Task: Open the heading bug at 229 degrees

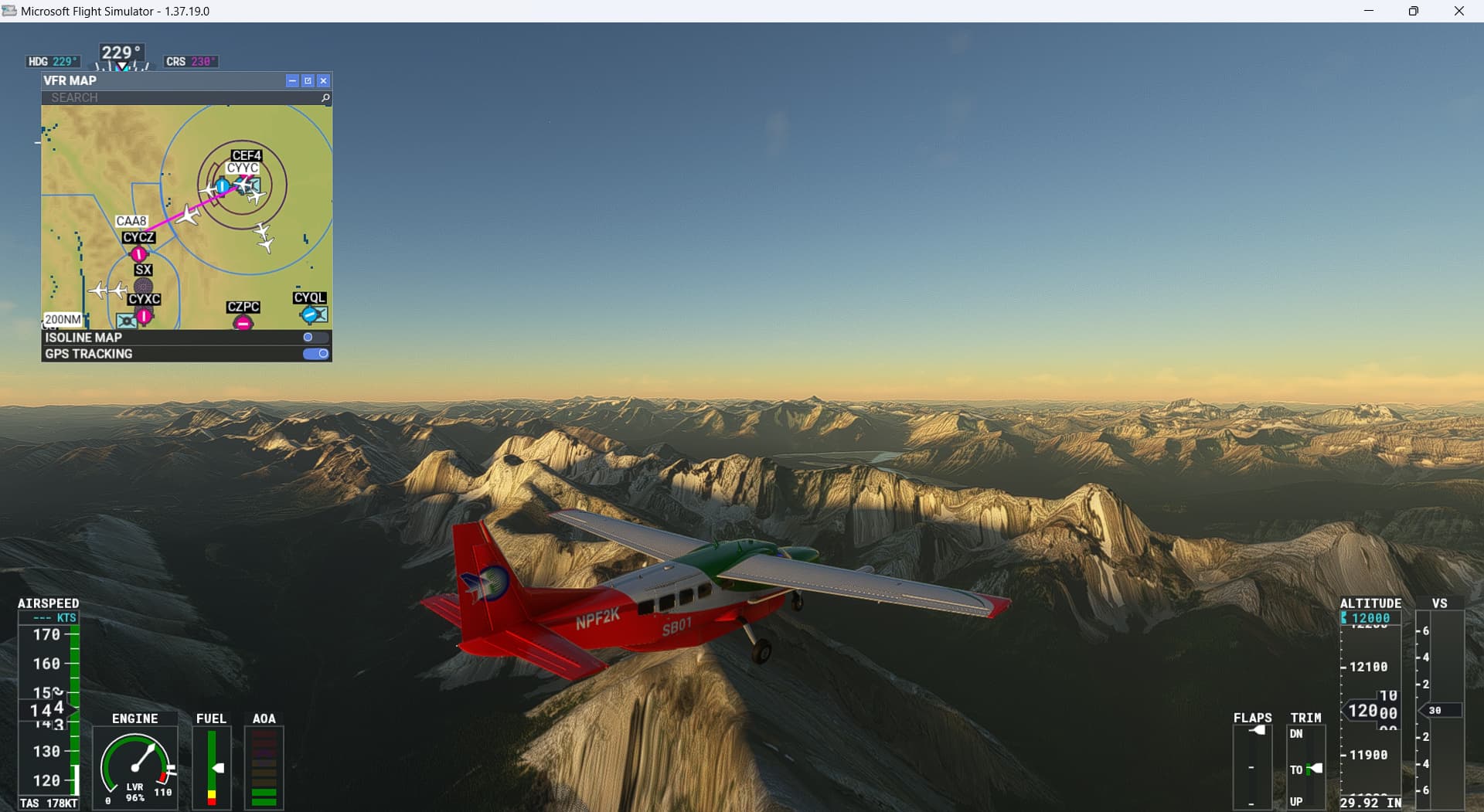Action: [x=120, y=53]
